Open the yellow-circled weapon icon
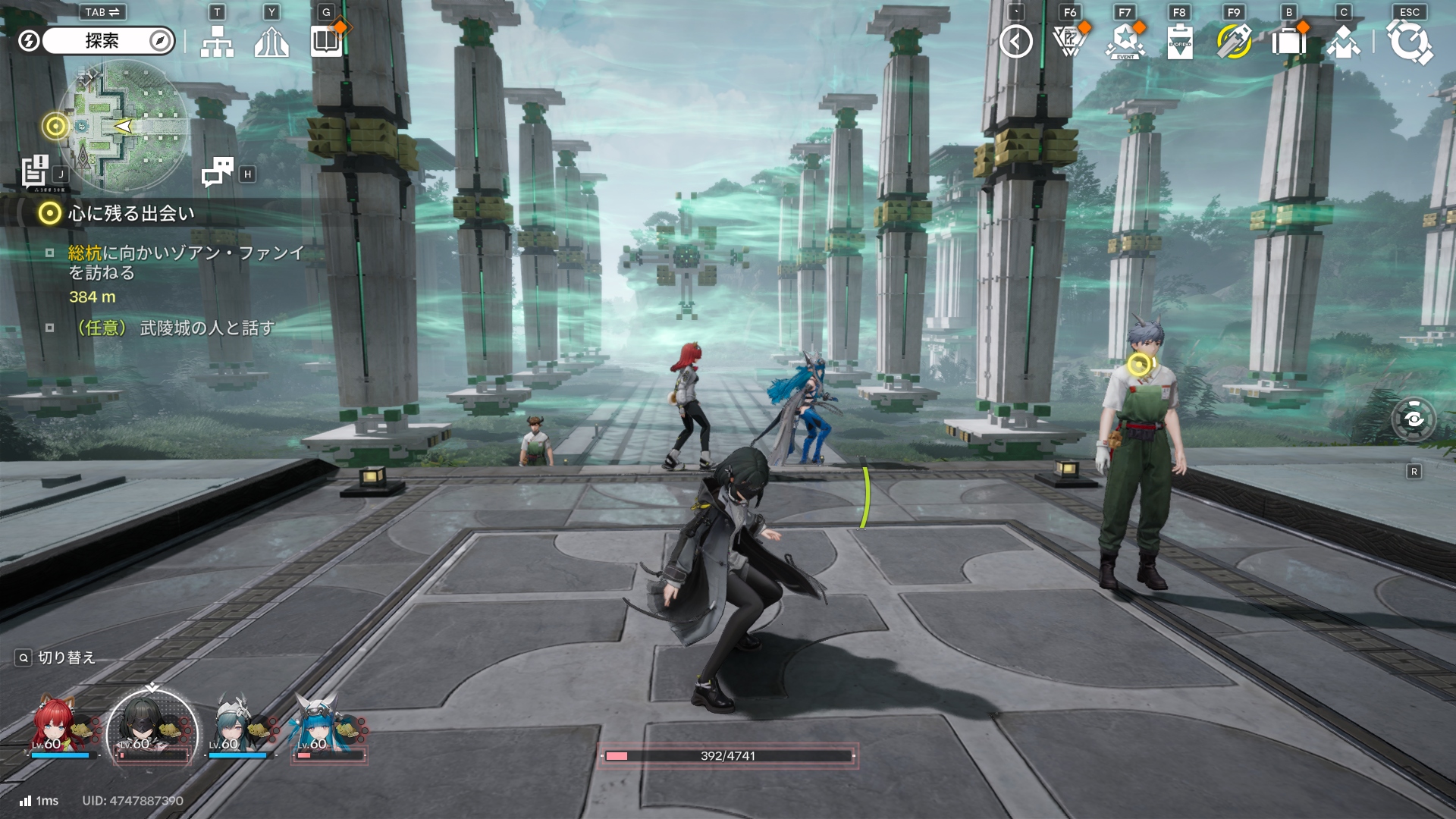Screen dimensions: 1456x819 click(x=1234, y=42)
